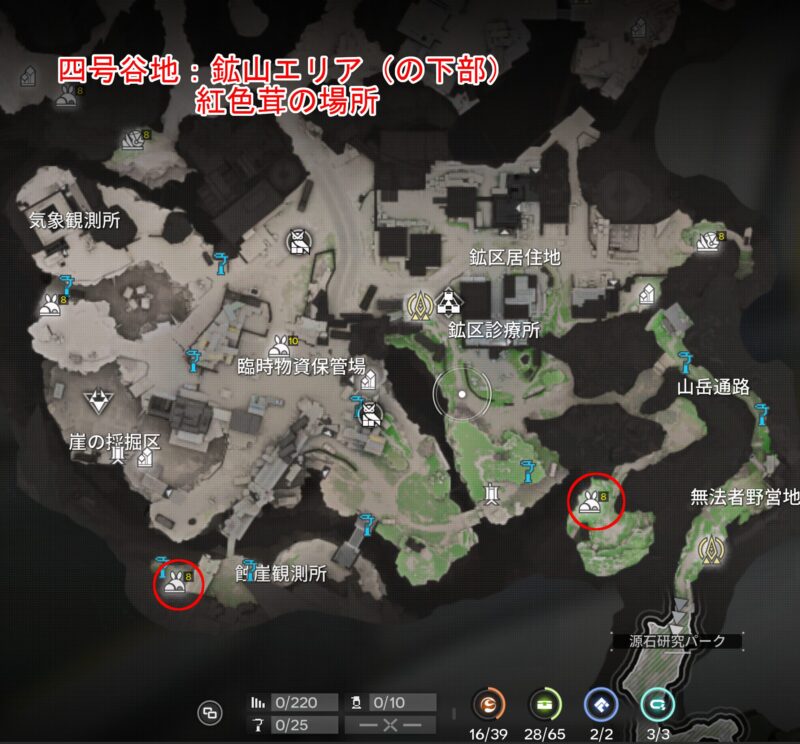Screen dimensions: 800x744
Task: Click the player position circle marker
Action: coord(460,396)
